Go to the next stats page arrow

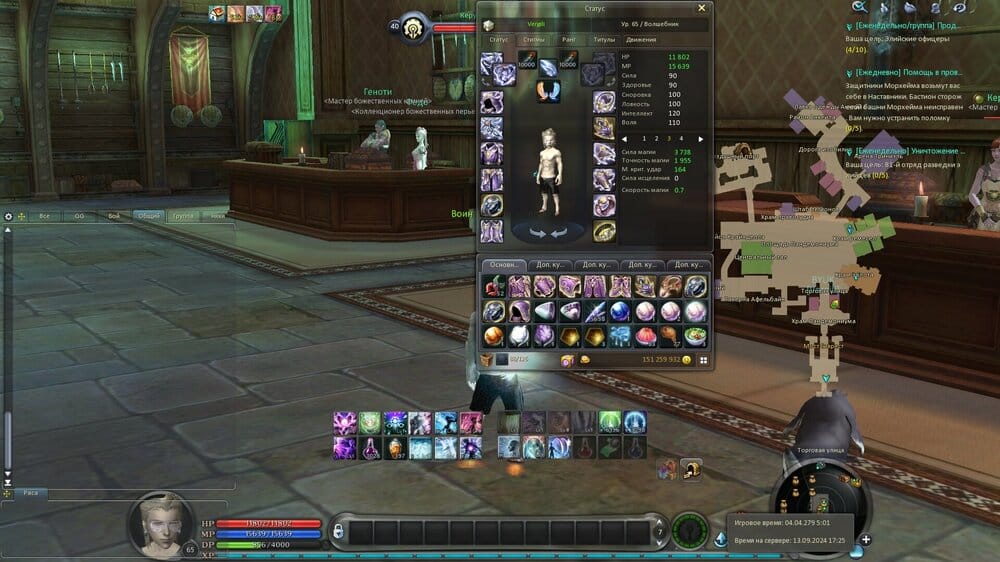click(701, 139)
